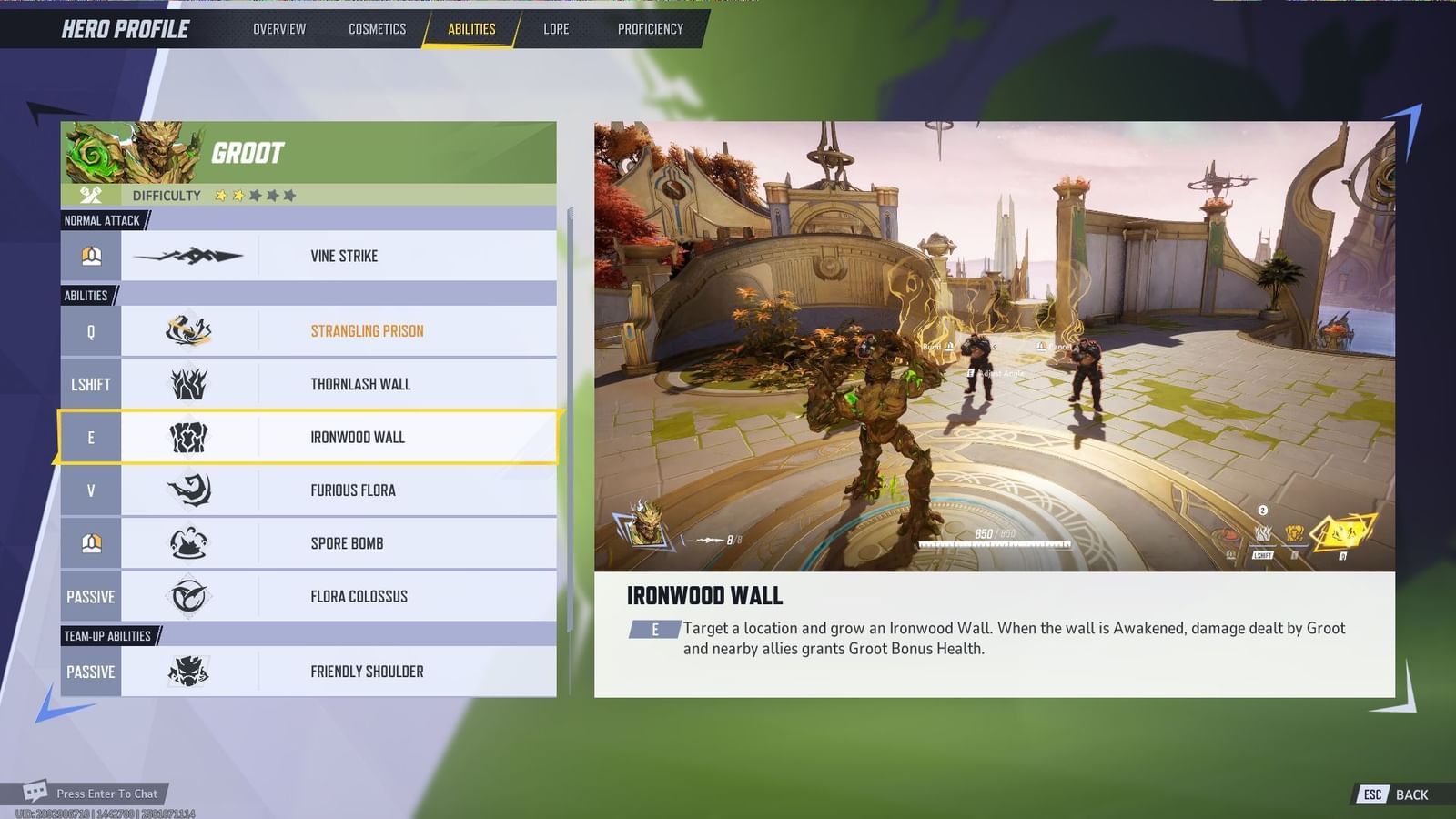Open the Spore Bomb ability icon
This screenshot has height=819, width=1456.
pos(191,542)
